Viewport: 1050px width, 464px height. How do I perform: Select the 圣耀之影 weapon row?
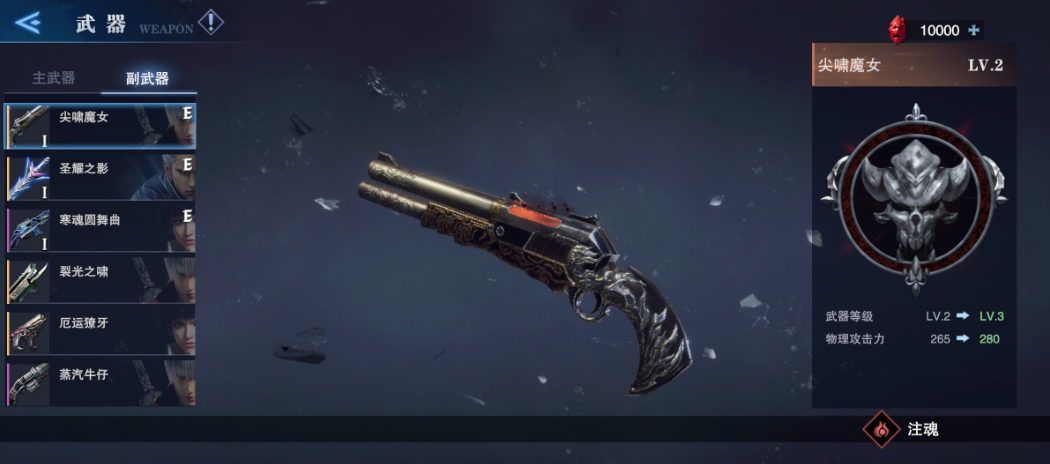101,177
